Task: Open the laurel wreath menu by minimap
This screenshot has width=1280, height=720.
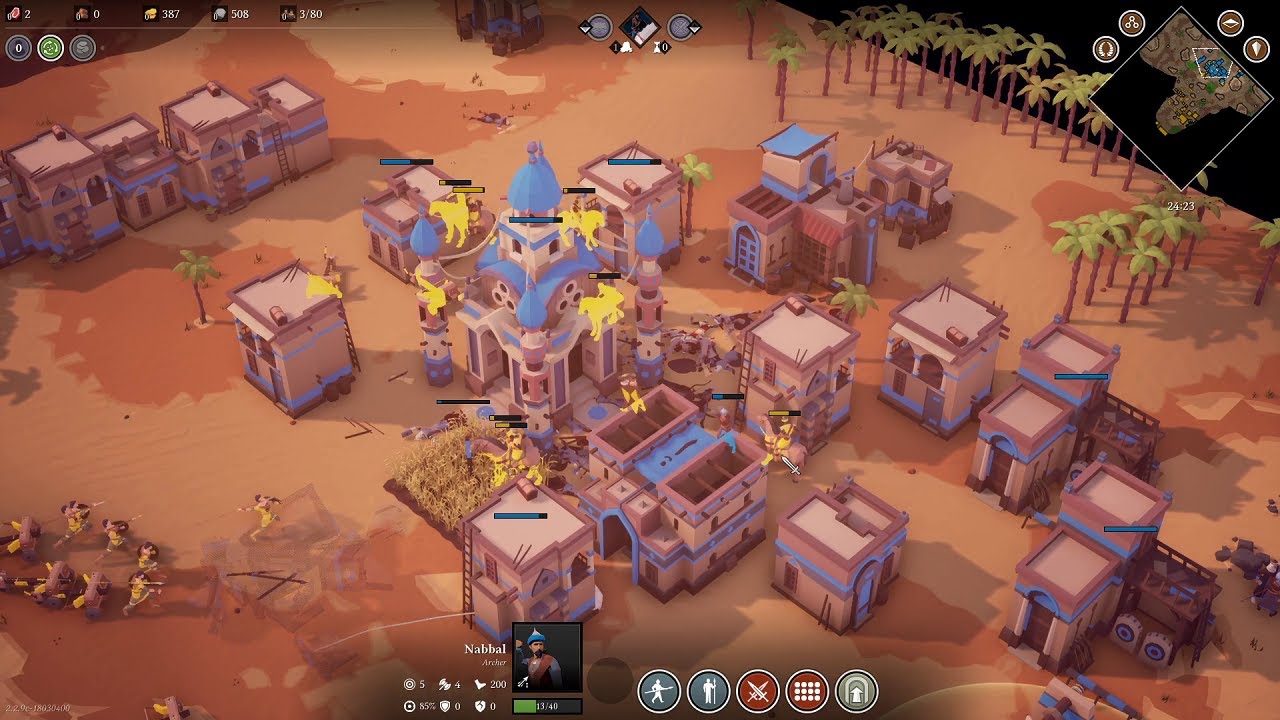Action: tap(1105, 48)
